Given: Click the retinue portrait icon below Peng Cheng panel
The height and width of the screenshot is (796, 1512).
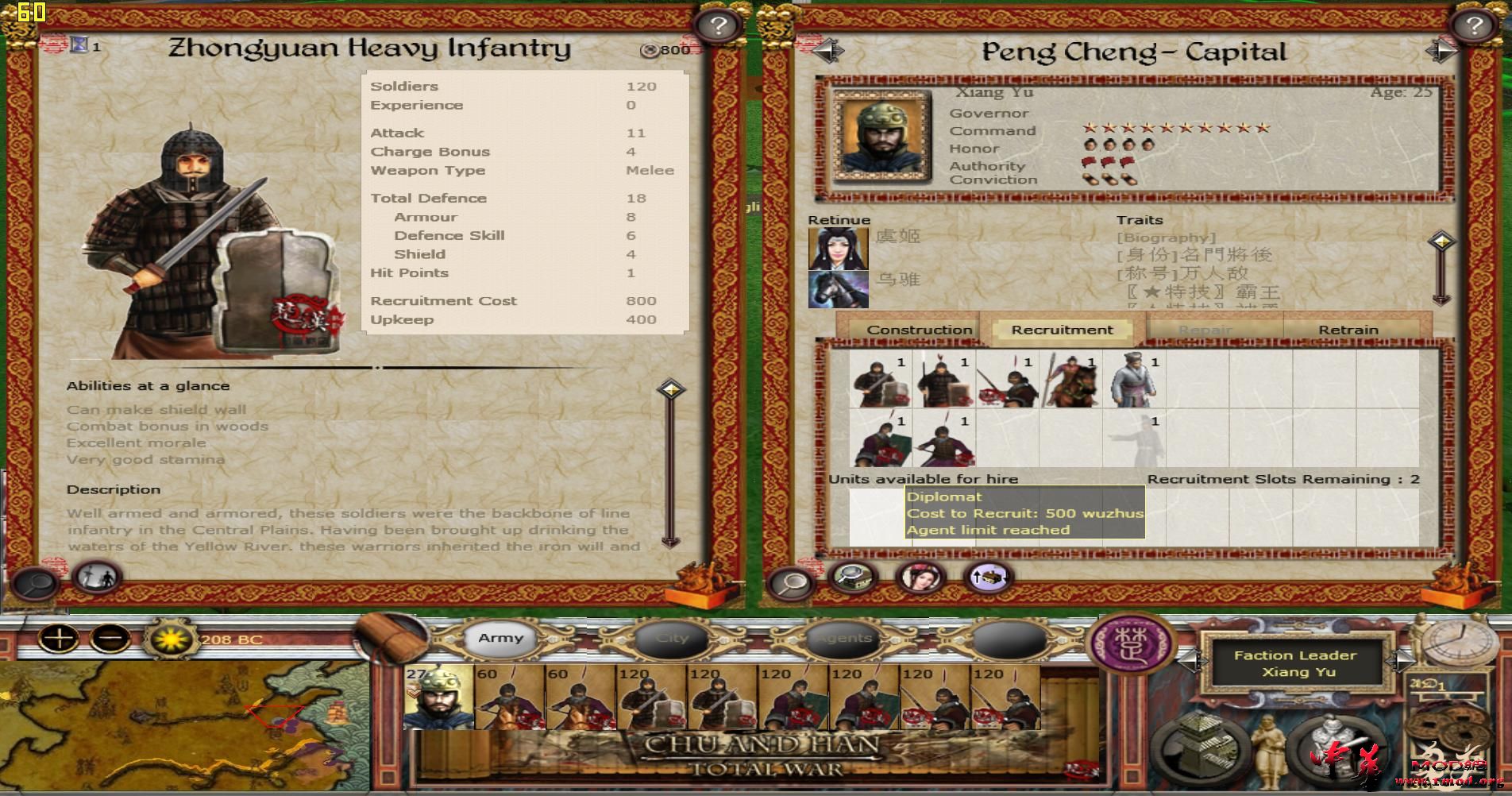Looking at the screenshot, I should tap(921, 578).
